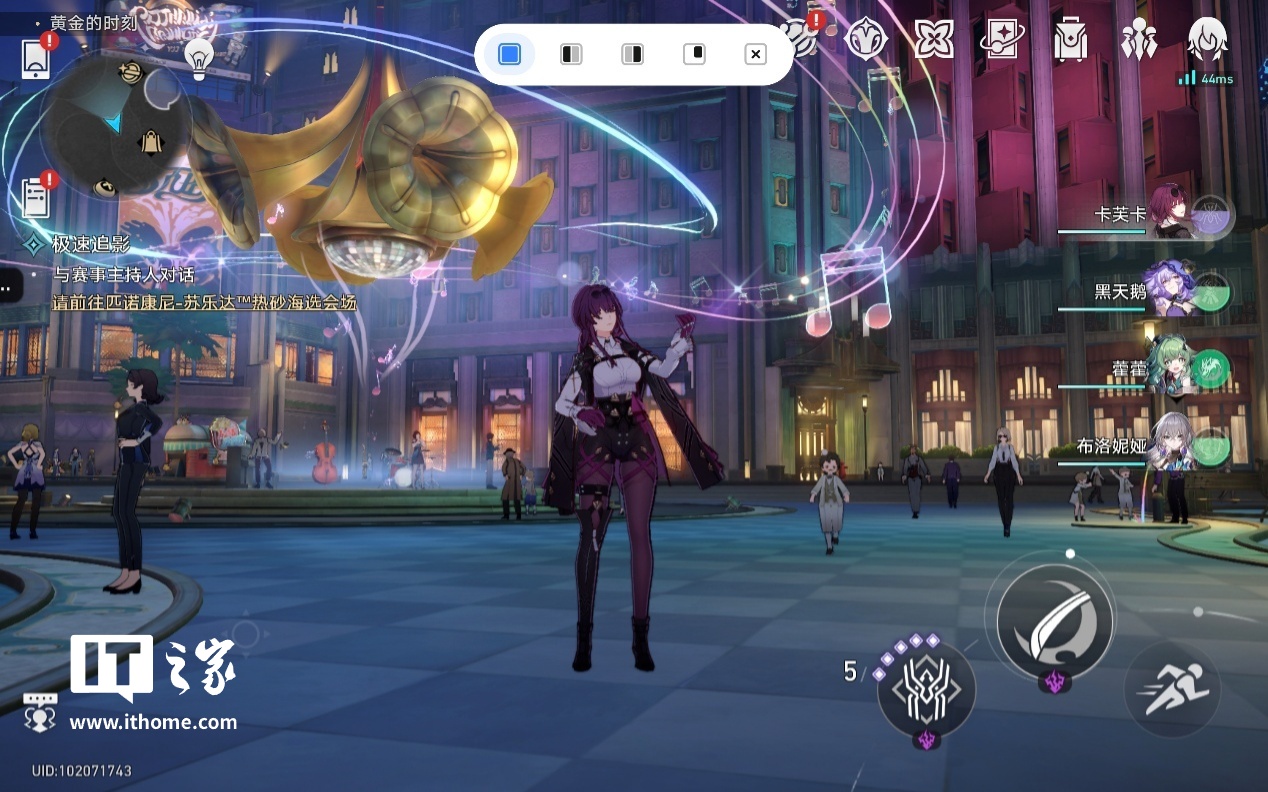Open the ram-head icon in top bar

(x=866, y=40)
